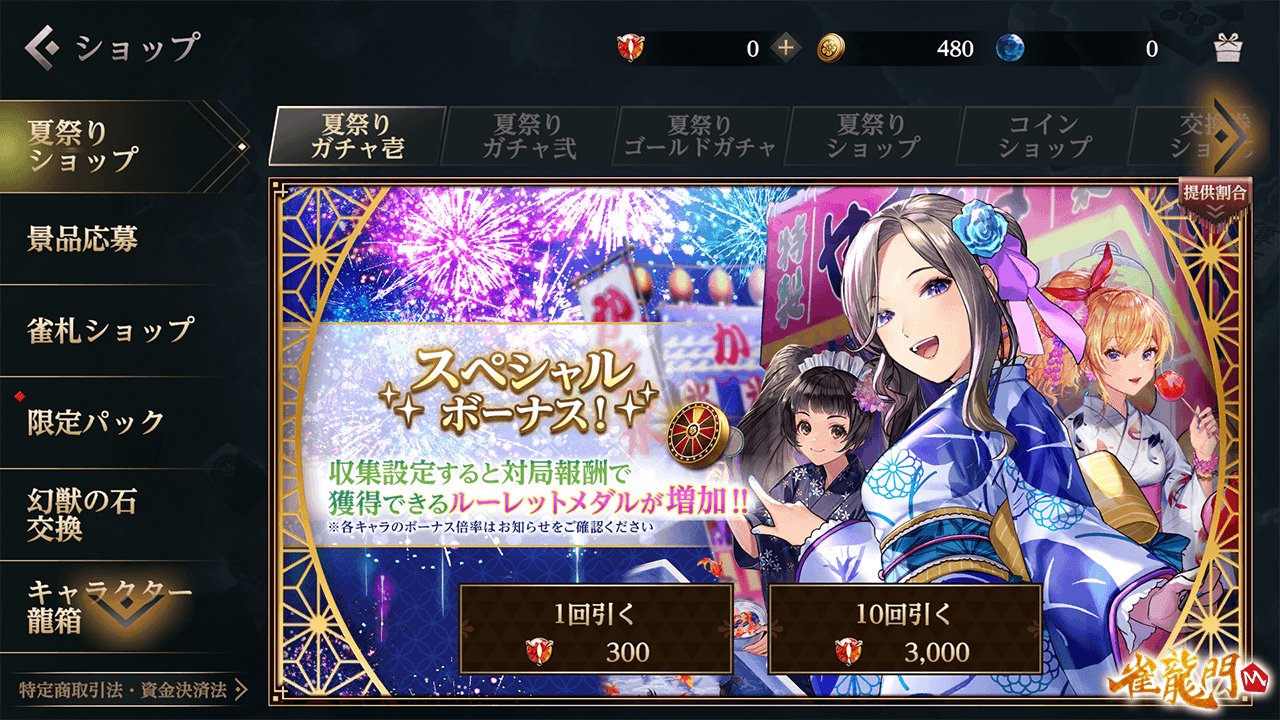The image size is (1280, 720).
Task: Switch to the コインショップ tab
Action: point(1043,137)
